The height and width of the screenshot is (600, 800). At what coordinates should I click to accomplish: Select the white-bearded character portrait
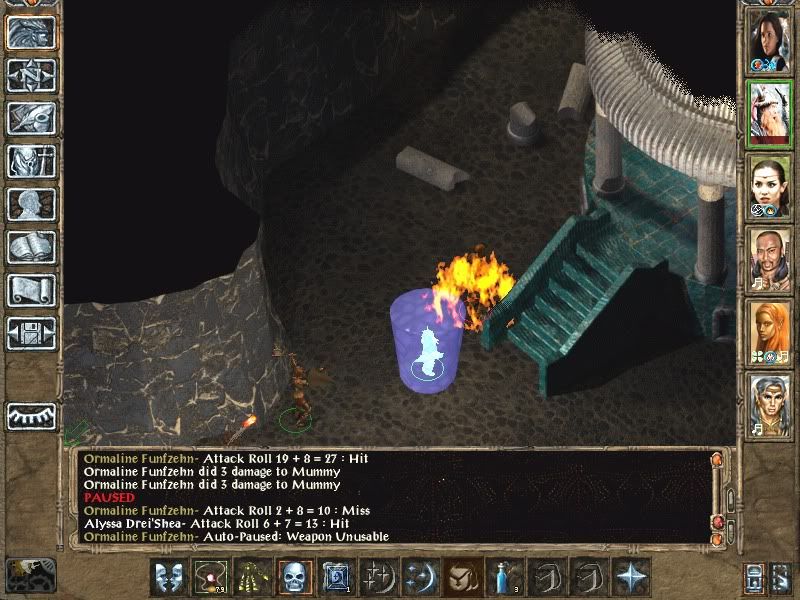pyautogui.click(x=769, y=114)
